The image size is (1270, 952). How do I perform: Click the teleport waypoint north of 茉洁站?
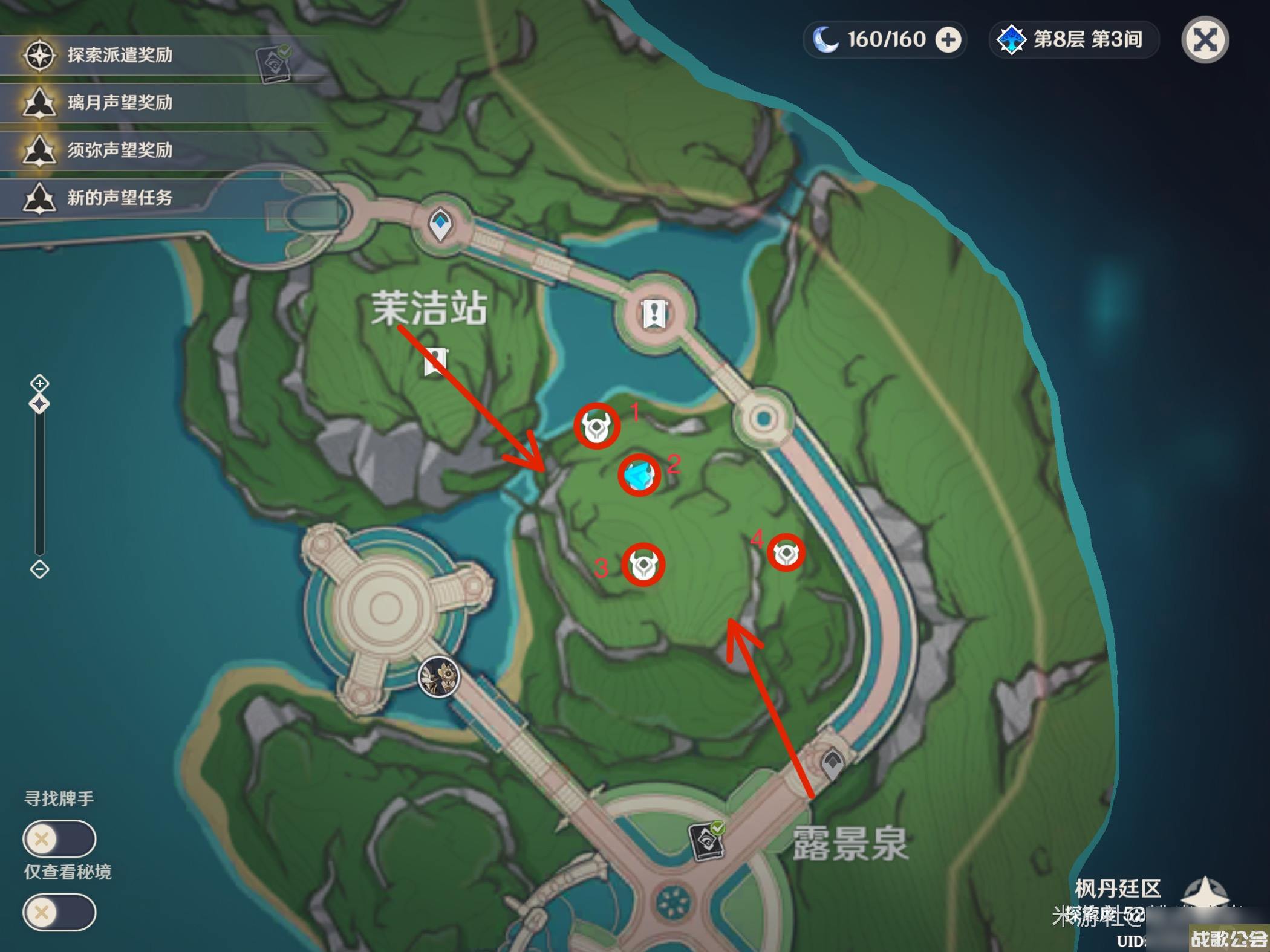(x=440, y=222)
